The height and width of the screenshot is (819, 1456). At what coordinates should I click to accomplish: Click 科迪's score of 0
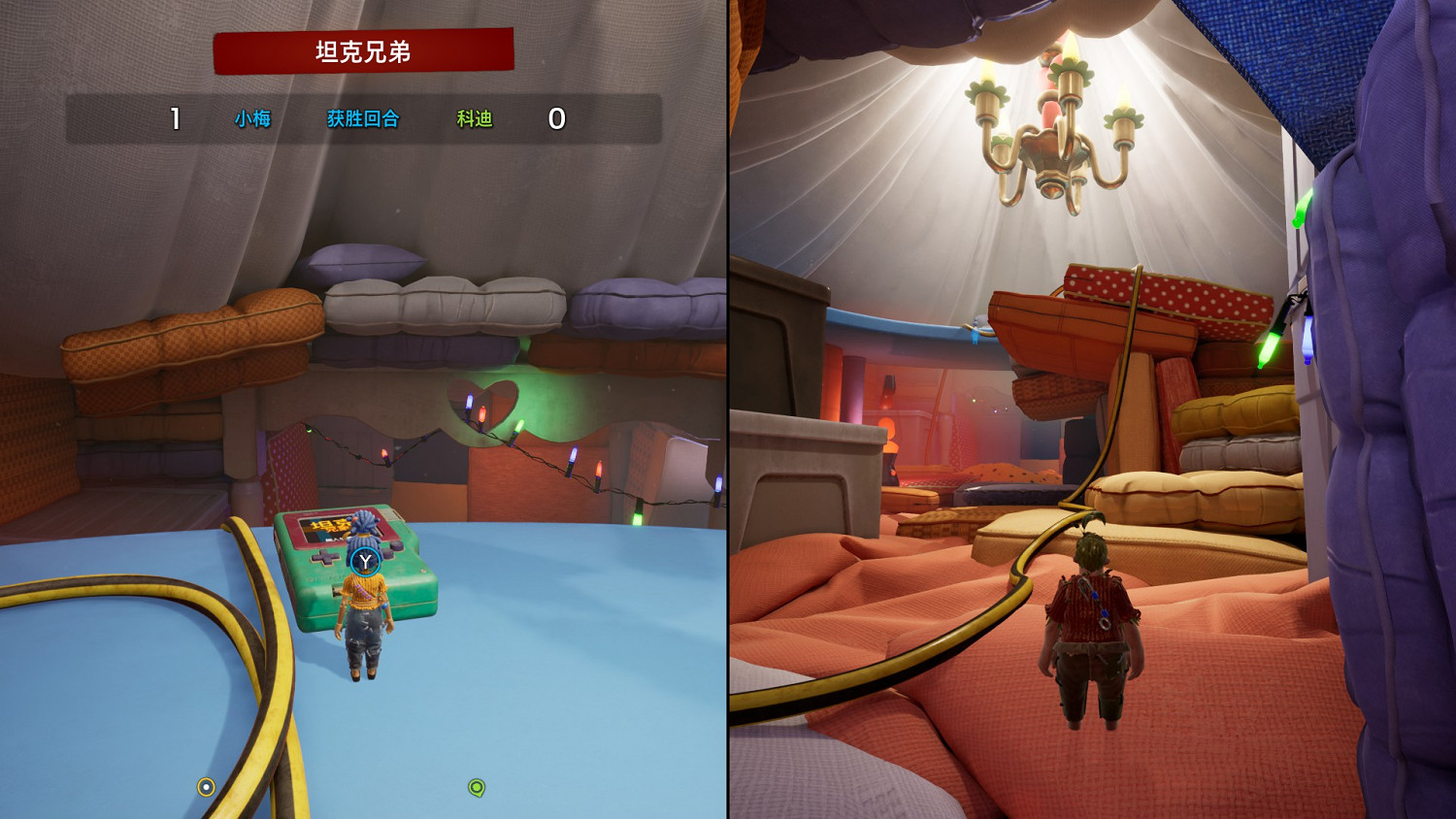559,117
